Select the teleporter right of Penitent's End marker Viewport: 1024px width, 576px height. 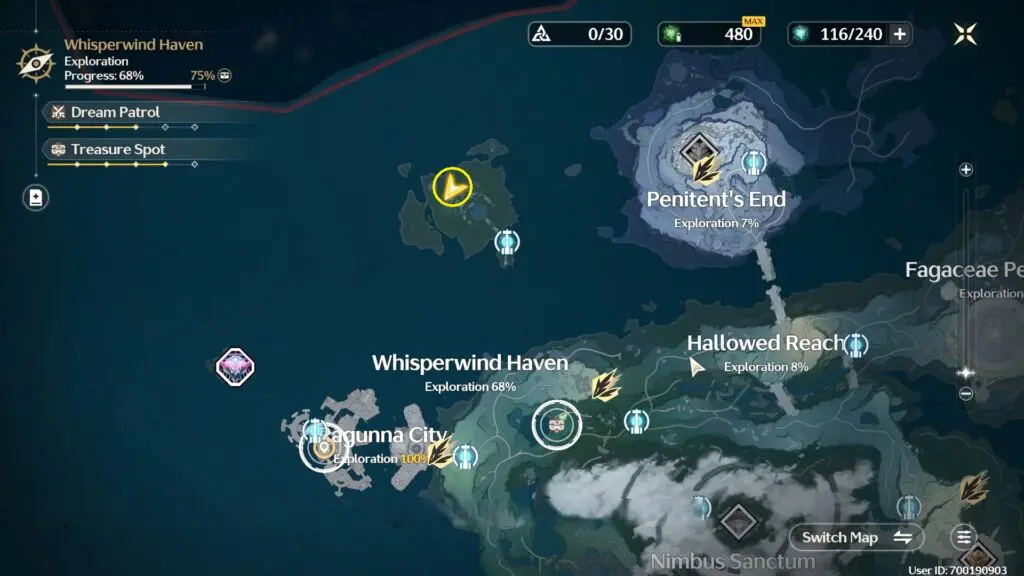pos(755,161)
